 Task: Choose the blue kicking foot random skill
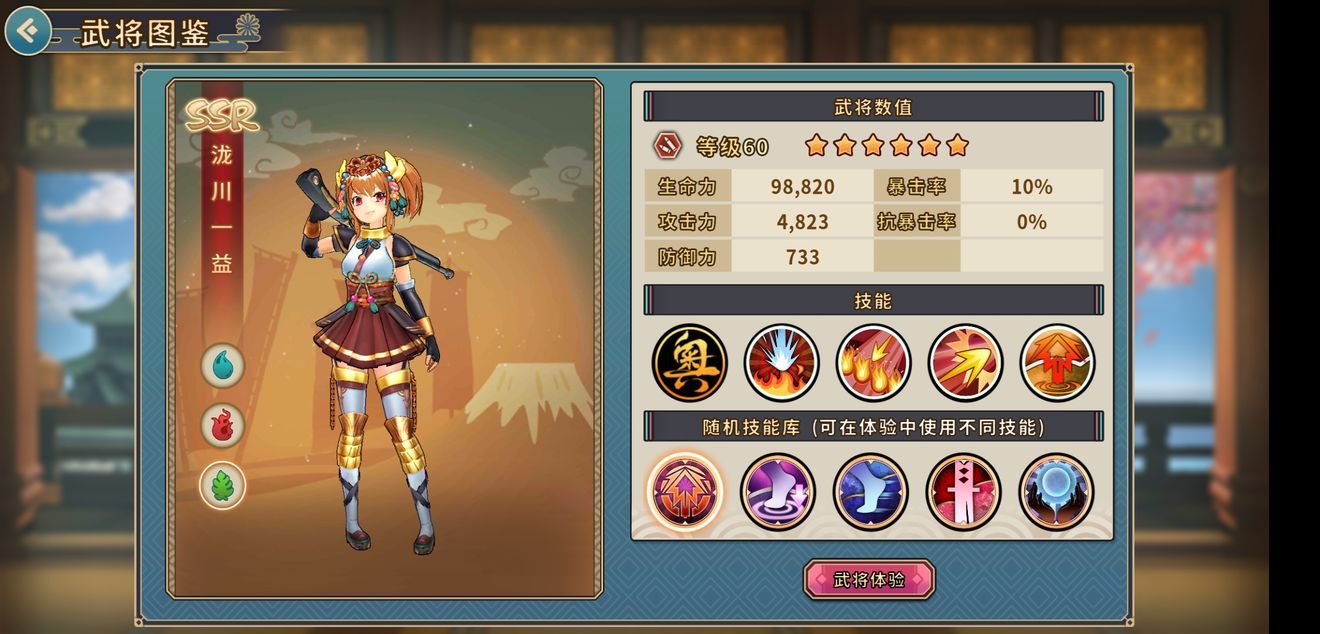point(870,492)
